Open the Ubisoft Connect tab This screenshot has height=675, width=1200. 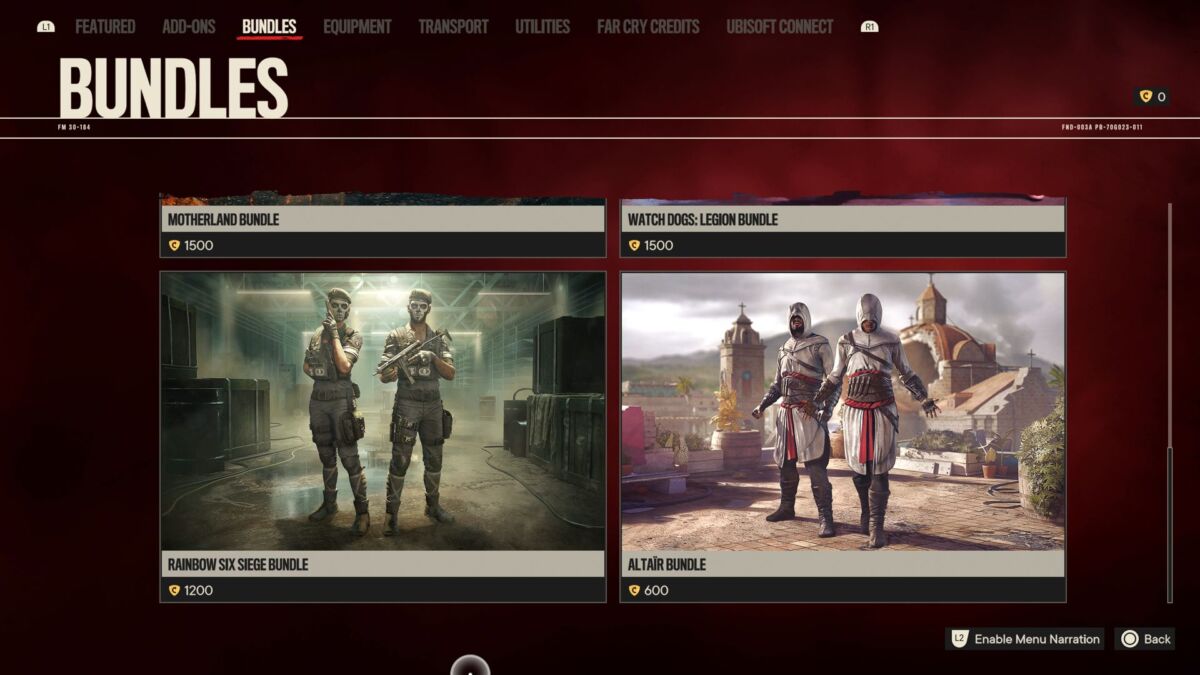[x=779, y=27]
